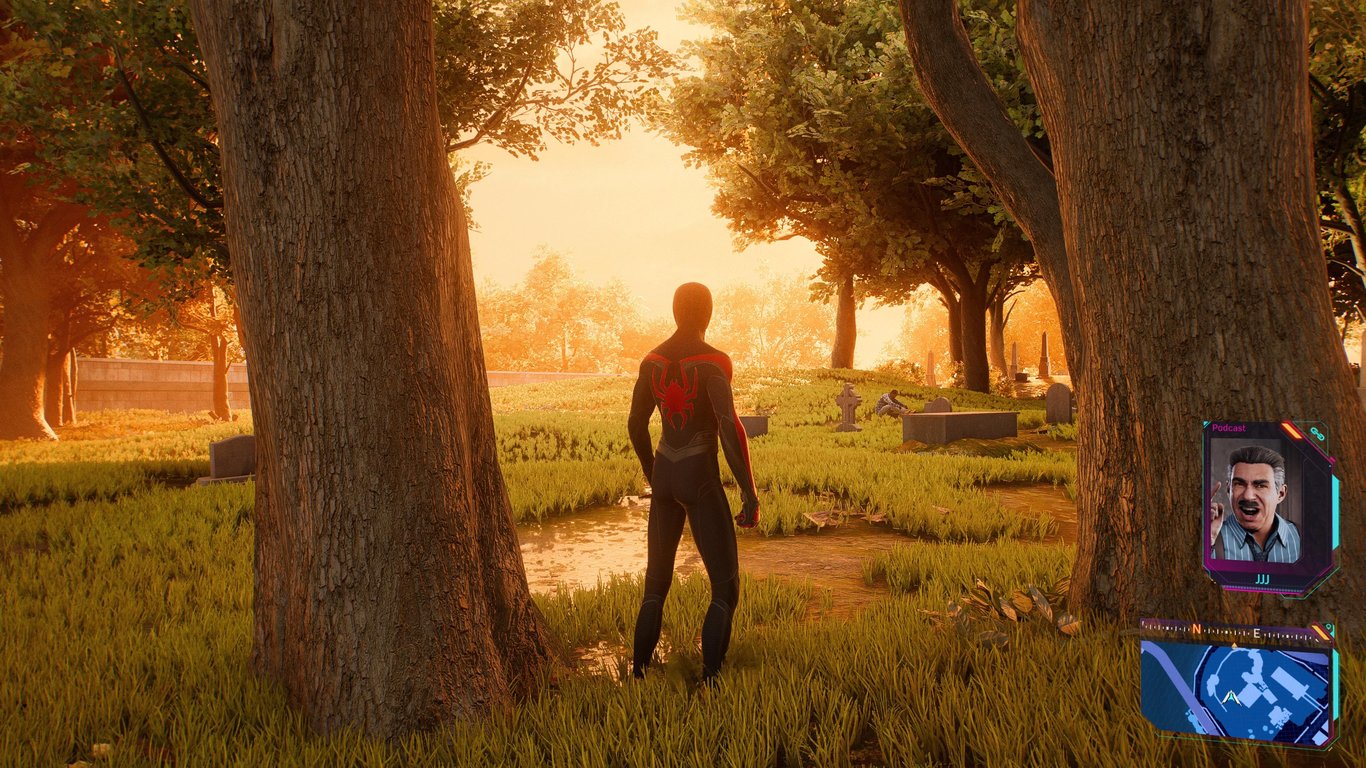Image resolution: width=1366 pixels, height=768 pixels.
Task: Click the compass strip above the minimap
Action: pos(1230,631)
